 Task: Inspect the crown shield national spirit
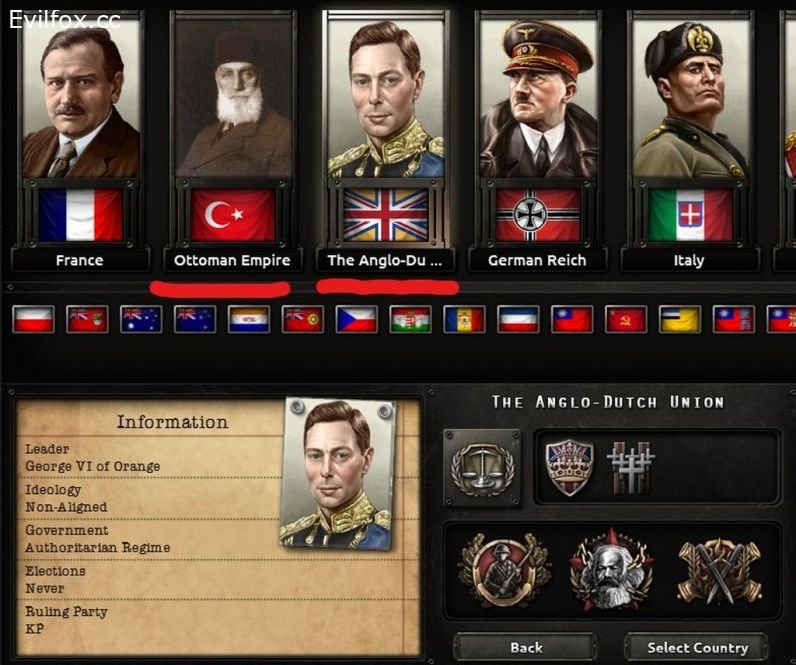coord(569,467)
